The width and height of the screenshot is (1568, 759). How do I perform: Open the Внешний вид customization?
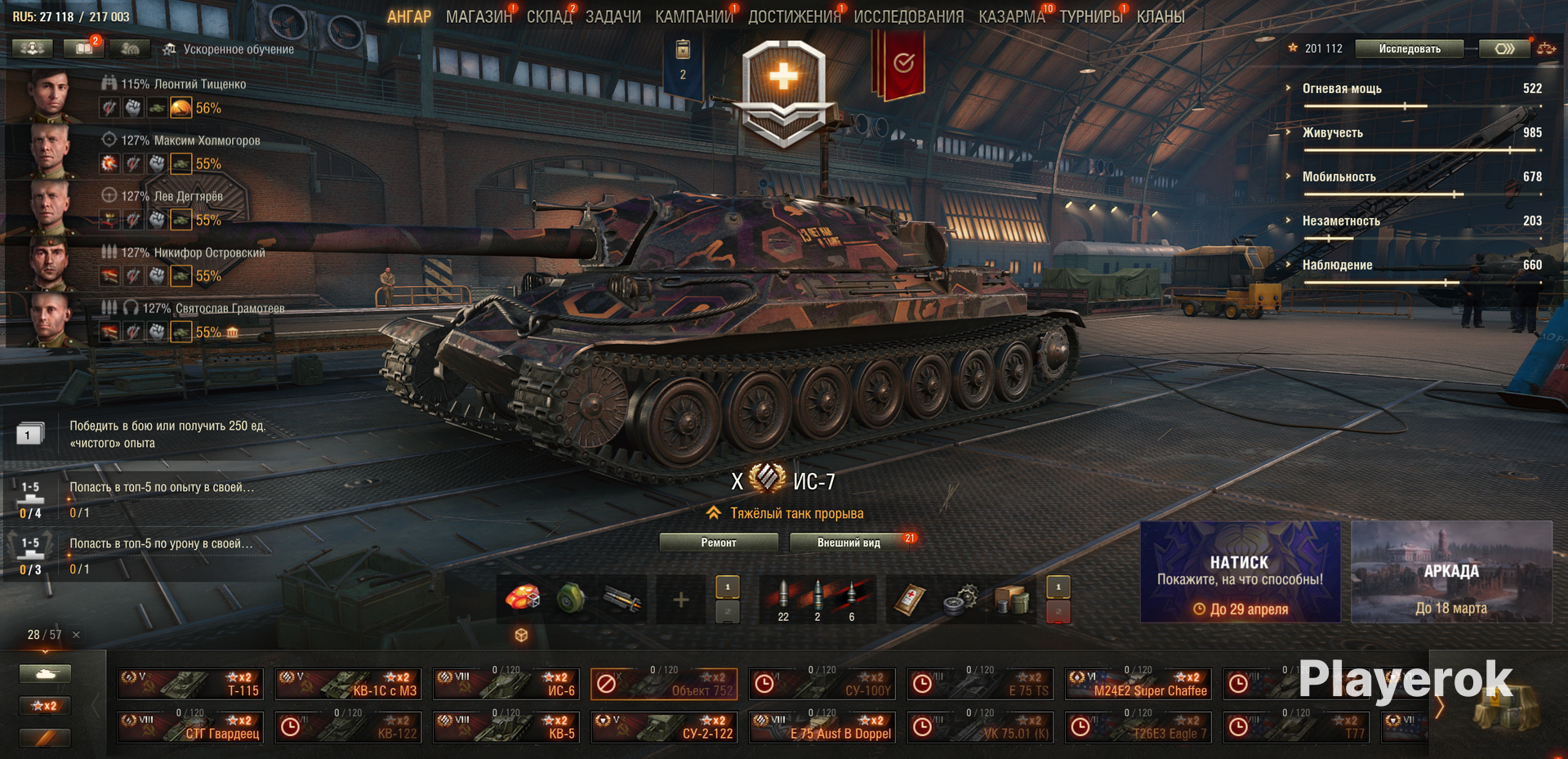tap(849, 542)
